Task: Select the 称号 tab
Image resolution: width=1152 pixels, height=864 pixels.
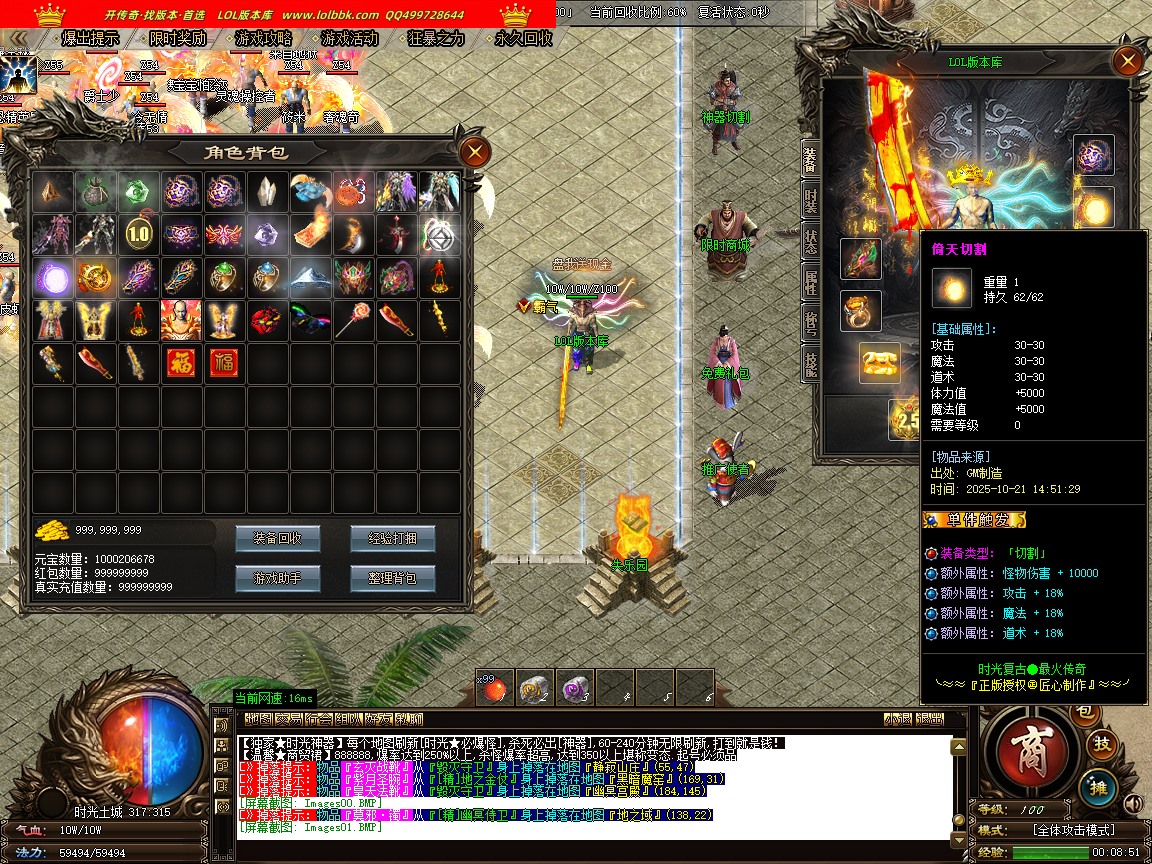Action: 810,320
